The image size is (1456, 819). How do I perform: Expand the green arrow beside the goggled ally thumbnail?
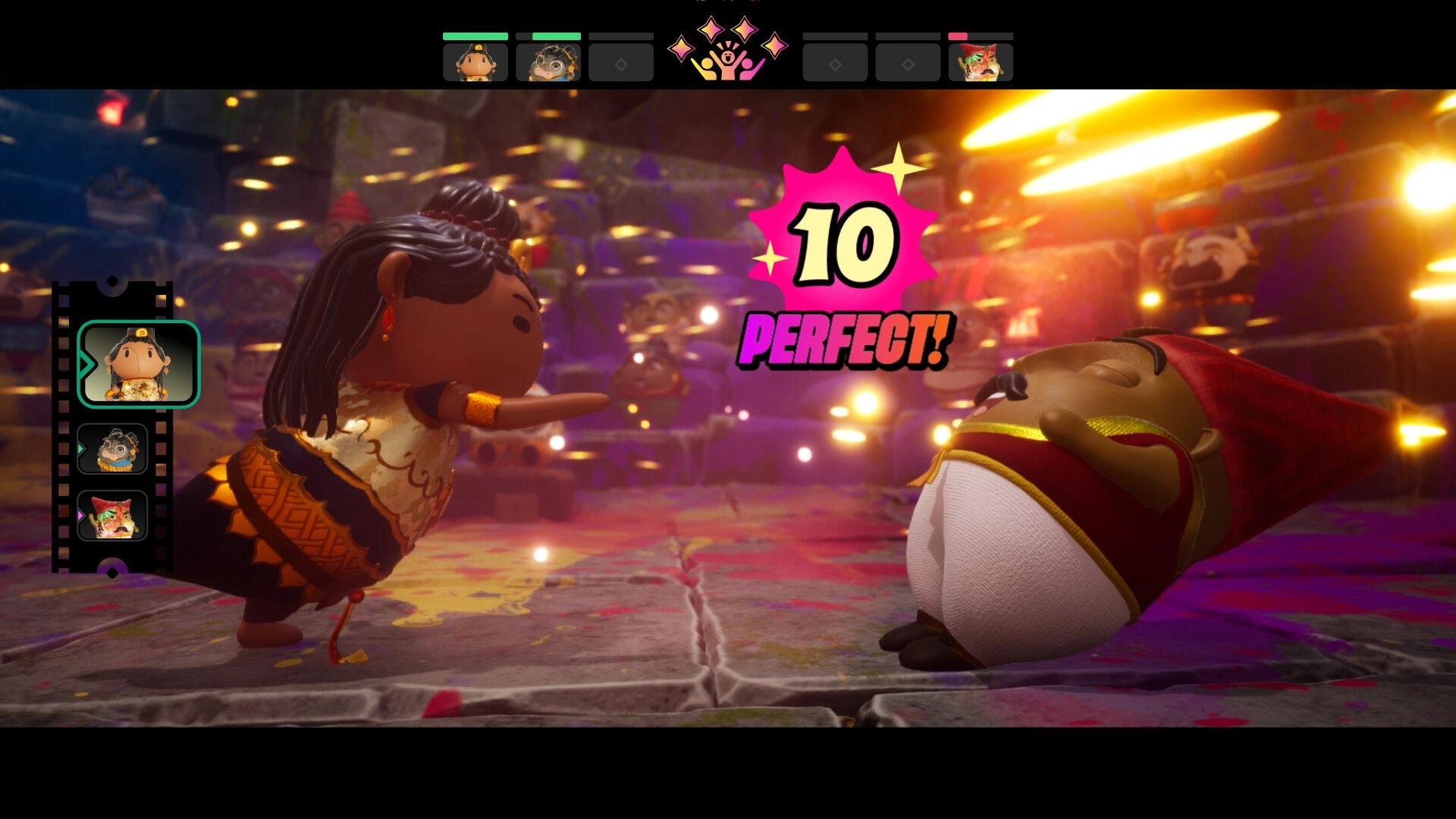pos(80,447)
